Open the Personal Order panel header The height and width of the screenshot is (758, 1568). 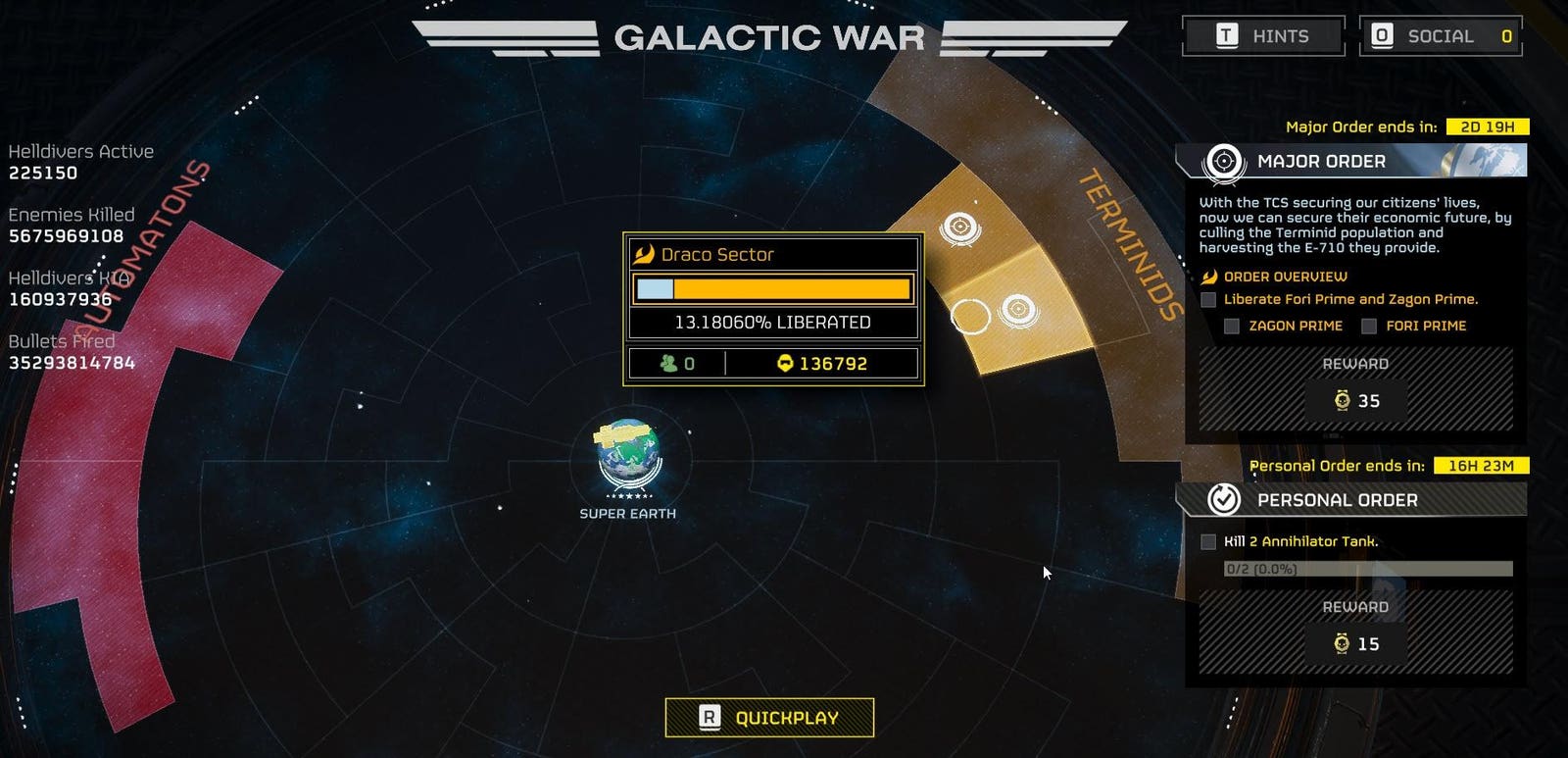(1350, 500)
